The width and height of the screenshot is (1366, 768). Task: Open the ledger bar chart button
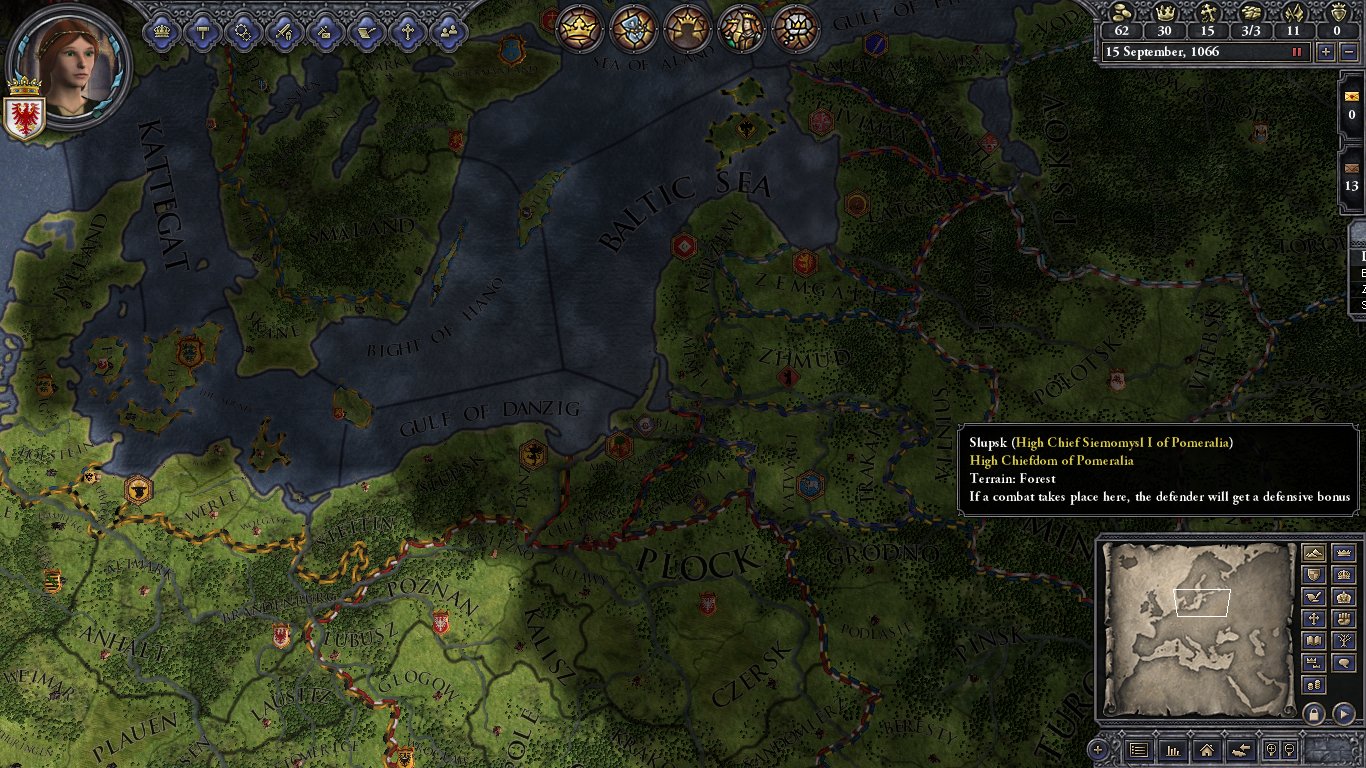pos(1172,749)
